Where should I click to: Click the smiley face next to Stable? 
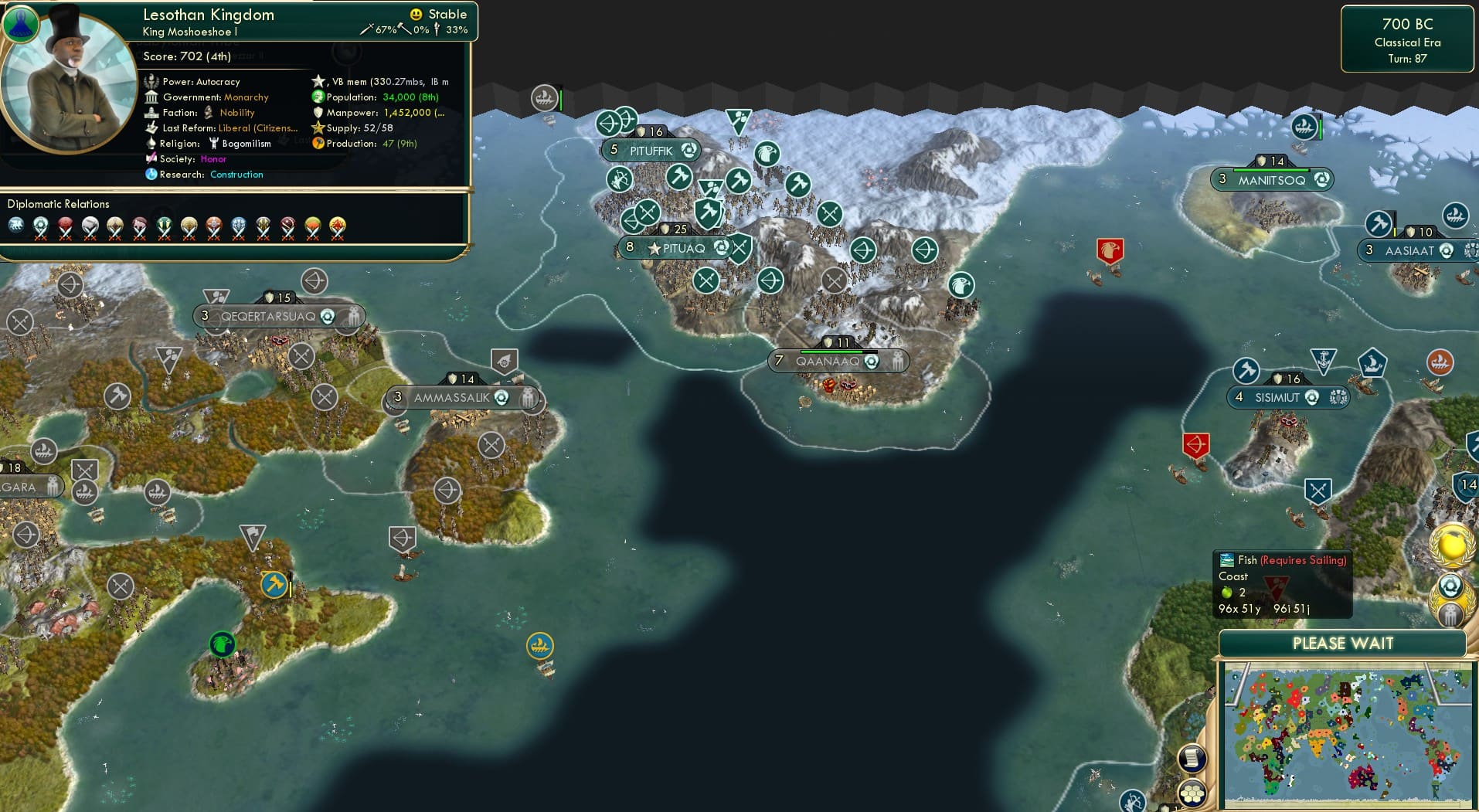click(416, 14)
